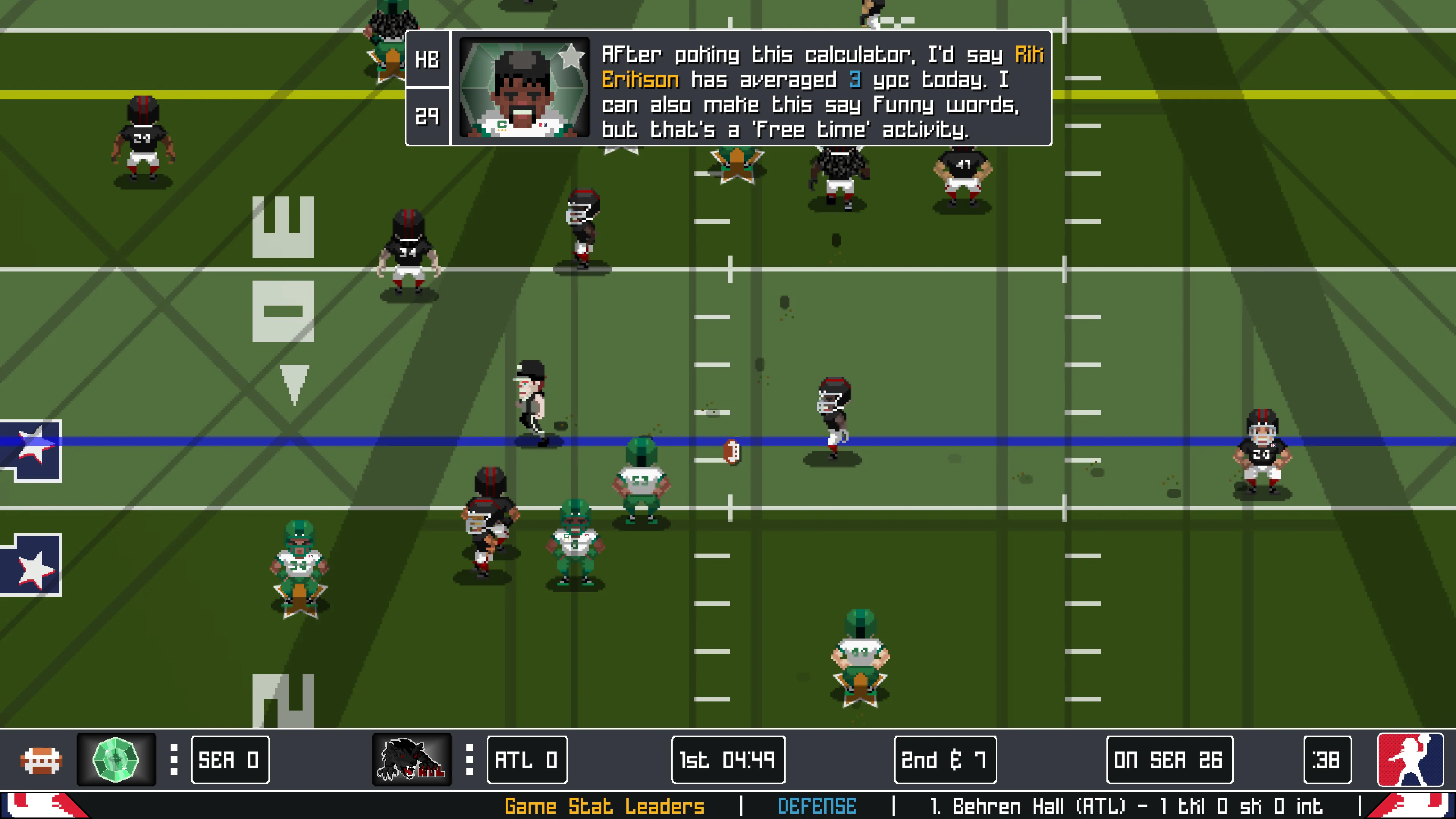Click the blue highlighted '3' ypc value
This screenshot has width=1456, height=819.
pos(854,80)
